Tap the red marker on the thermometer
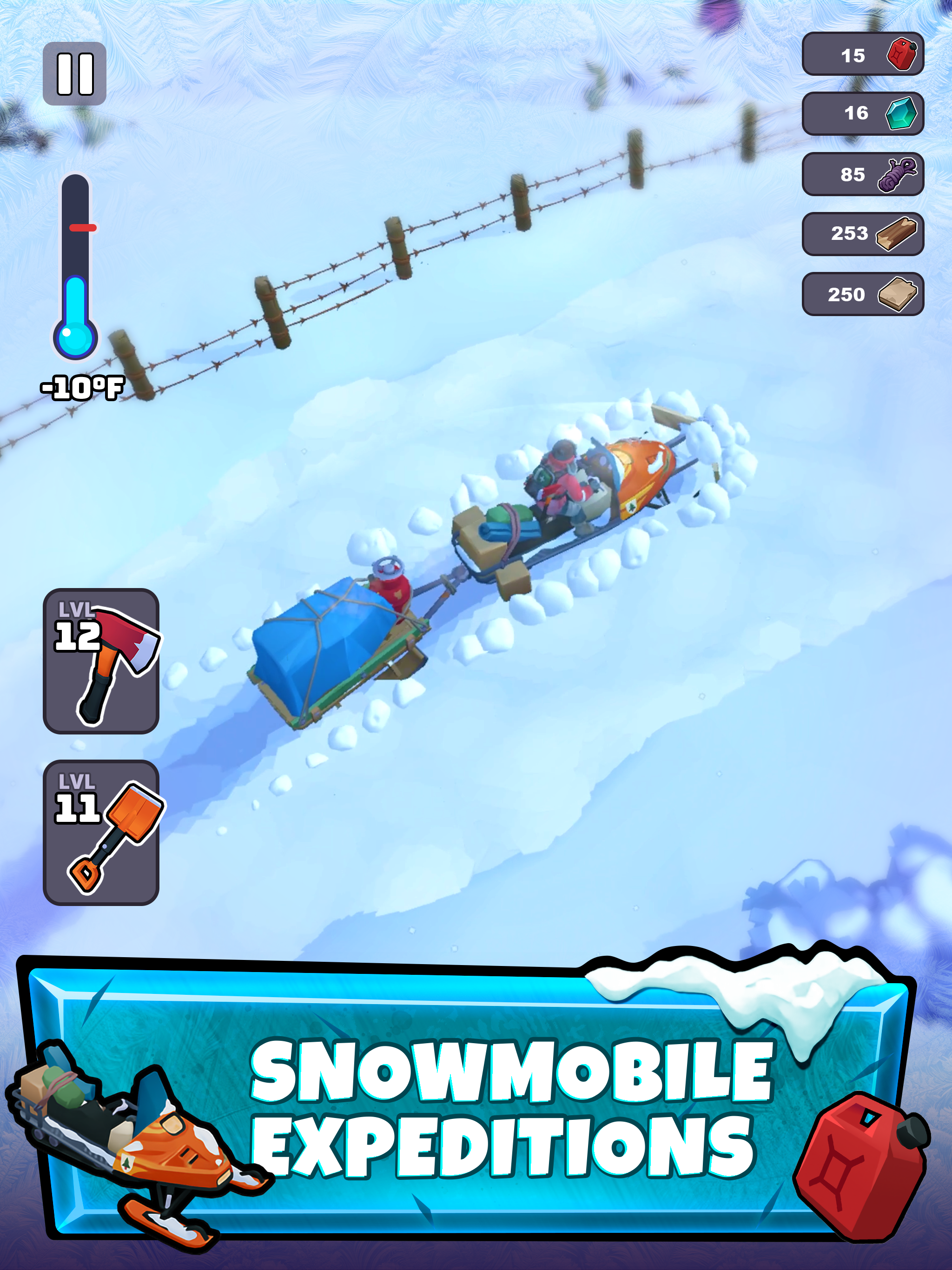 82,227
